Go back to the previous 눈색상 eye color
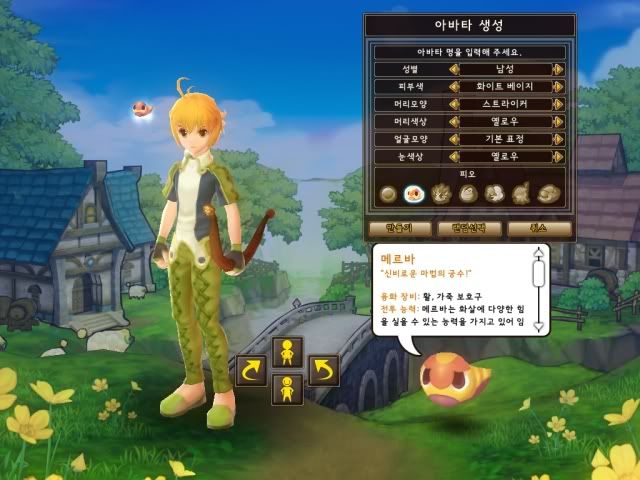640x480 pixels. pyautogui.click(x=454, y=156)
